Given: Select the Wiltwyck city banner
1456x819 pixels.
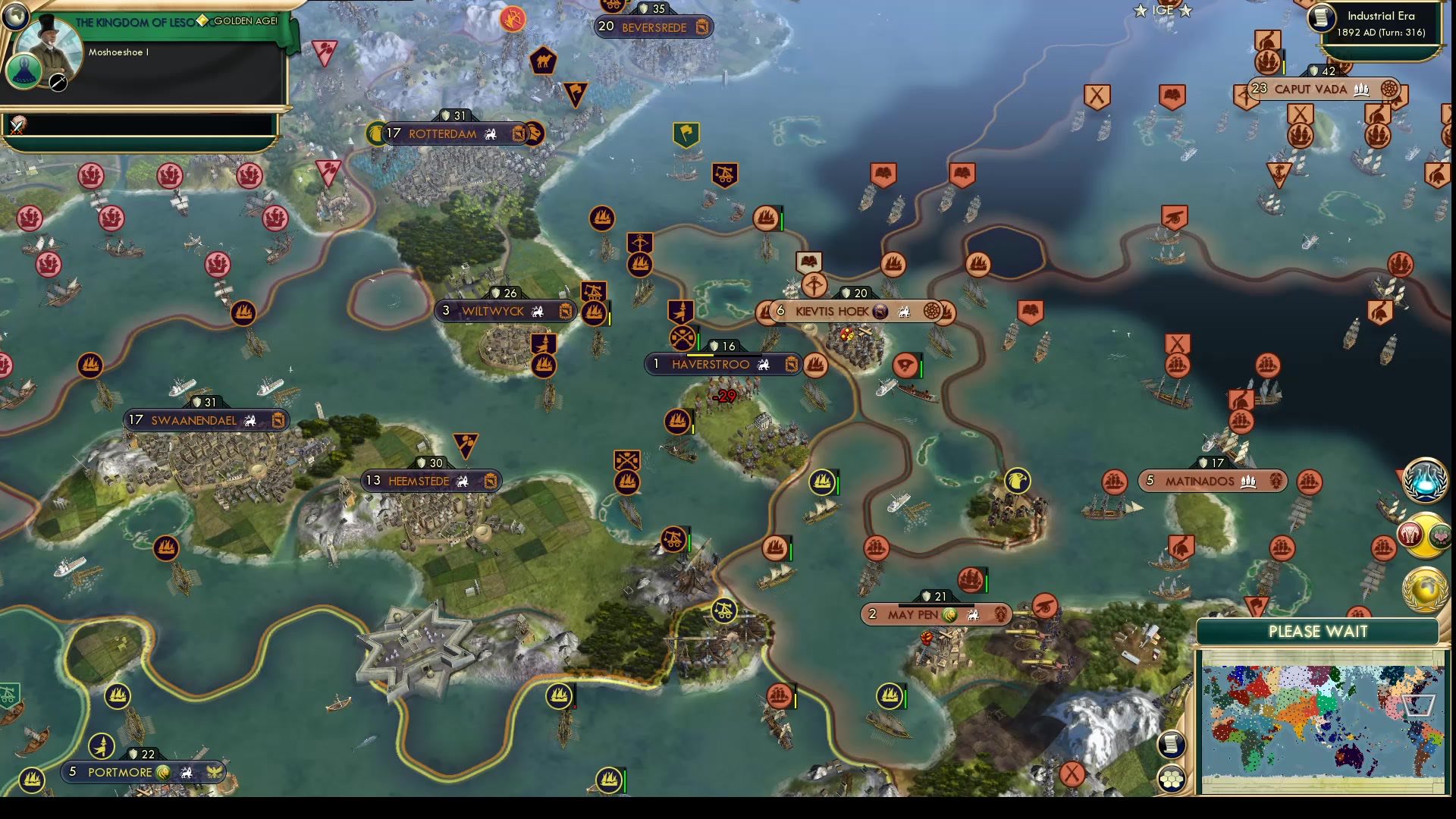Looking at the screenshot, I should pos(504,311).
